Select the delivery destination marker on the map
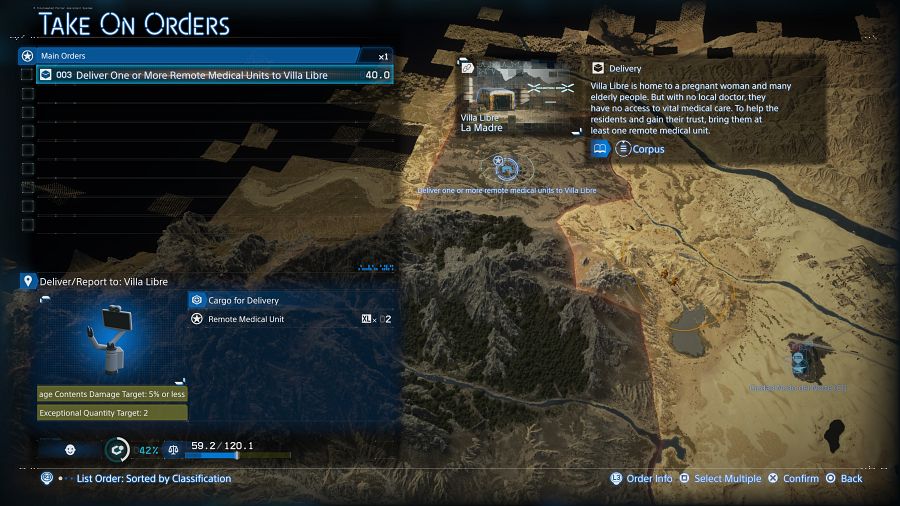 (x=504, y=167)
